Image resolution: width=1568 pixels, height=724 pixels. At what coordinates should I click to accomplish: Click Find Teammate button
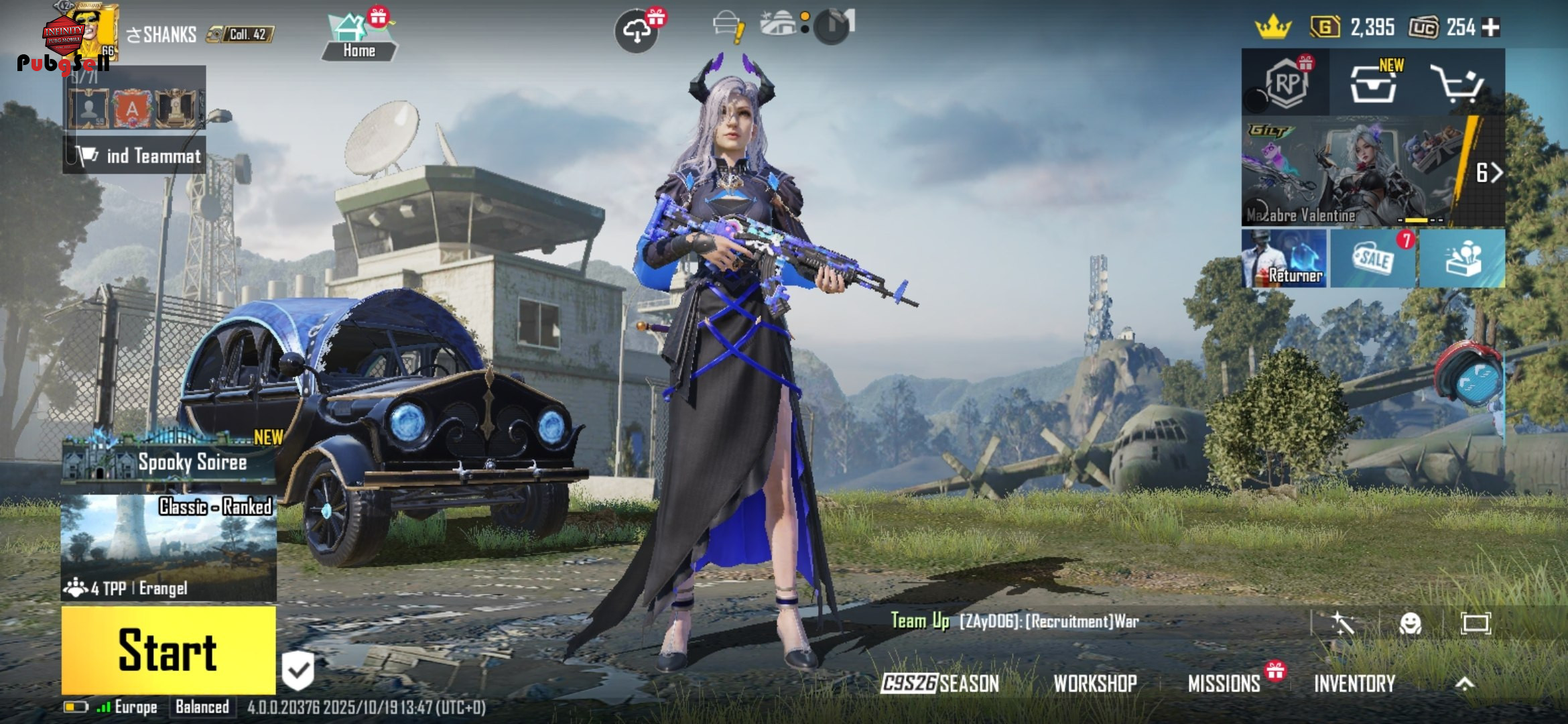[135, 156]
